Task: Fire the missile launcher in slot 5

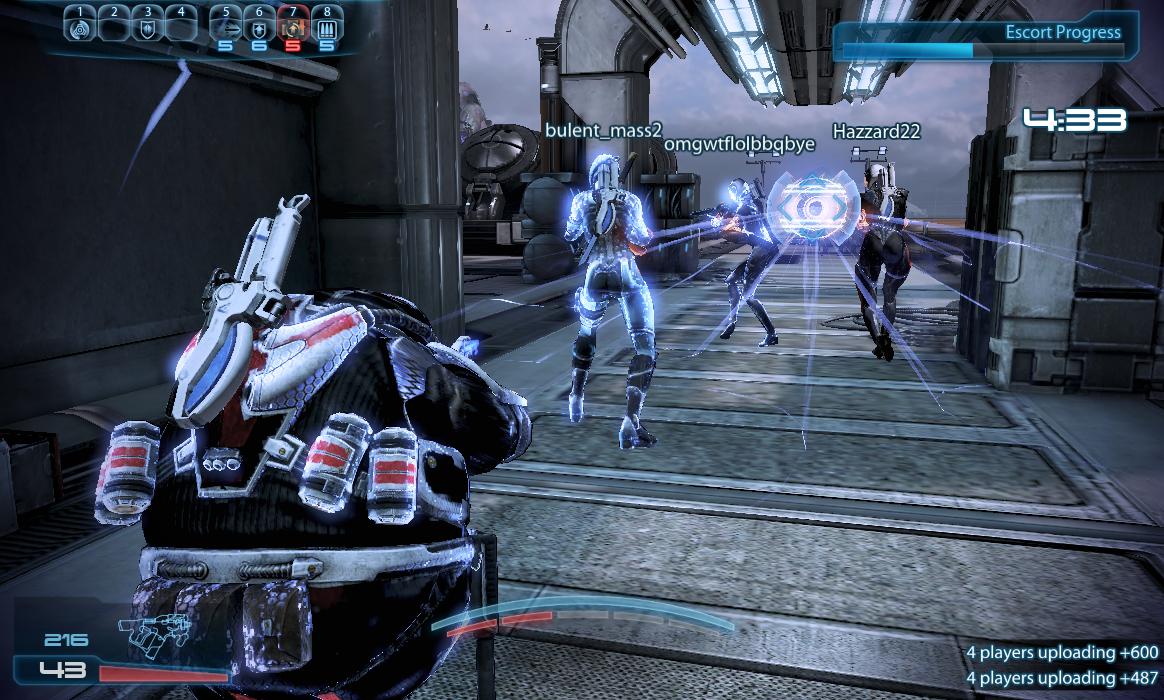Action: [225, 28]
